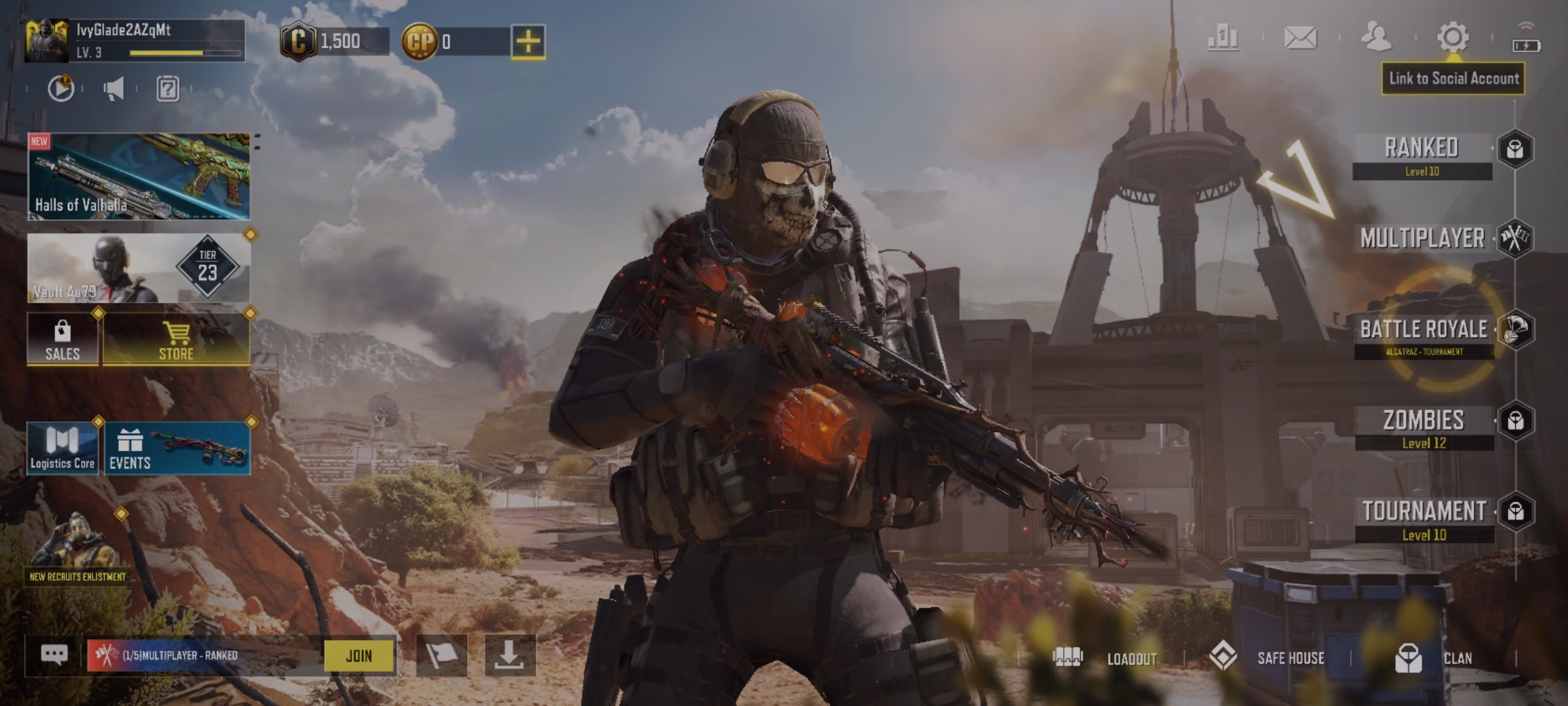Image resolution: width=1568 pixels, height=706 pixels.
Task: Open the Loadout screen
Action: (x=1105, y=658)
